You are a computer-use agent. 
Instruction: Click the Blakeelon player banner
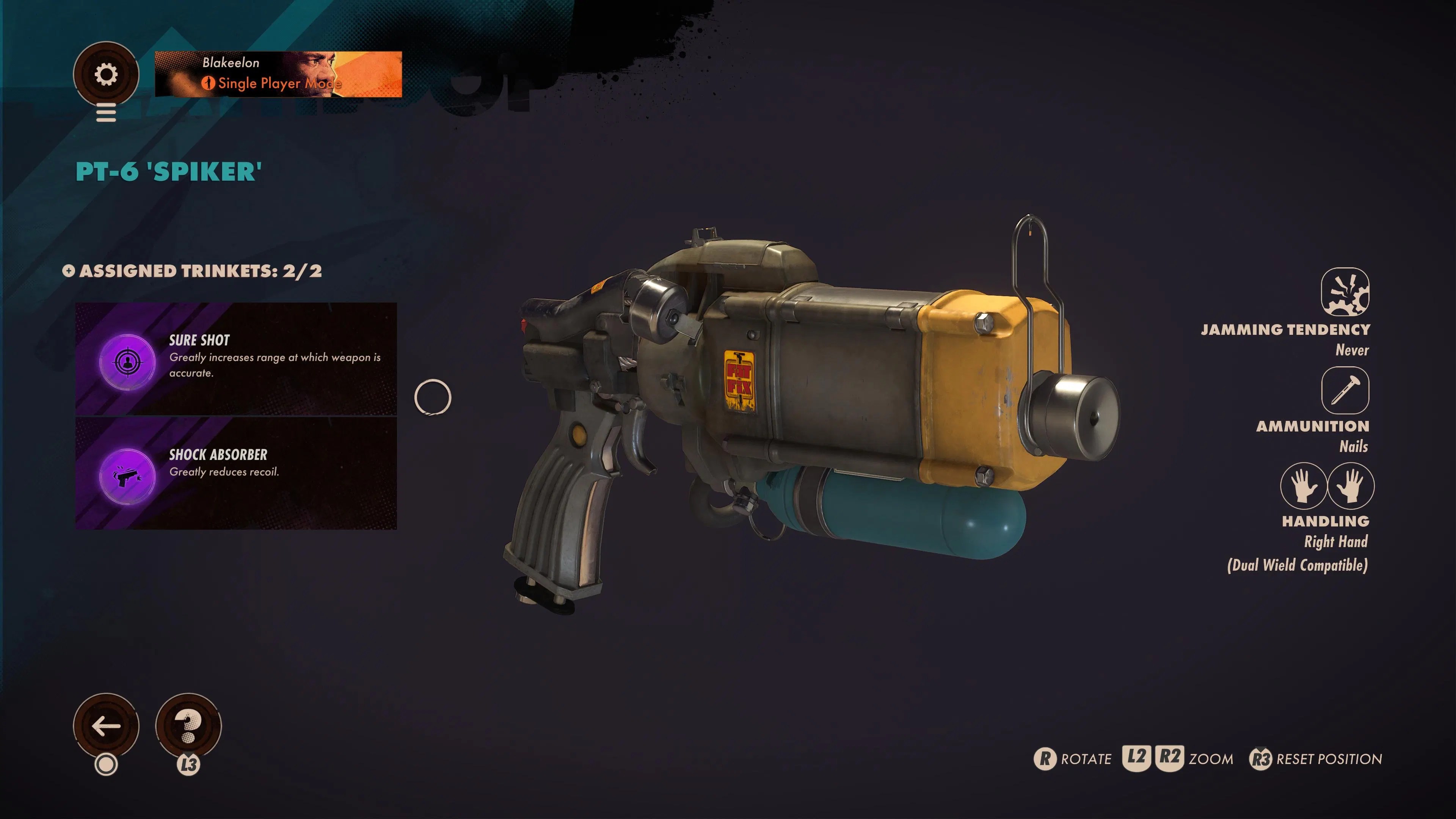click(x=278, y=74)
